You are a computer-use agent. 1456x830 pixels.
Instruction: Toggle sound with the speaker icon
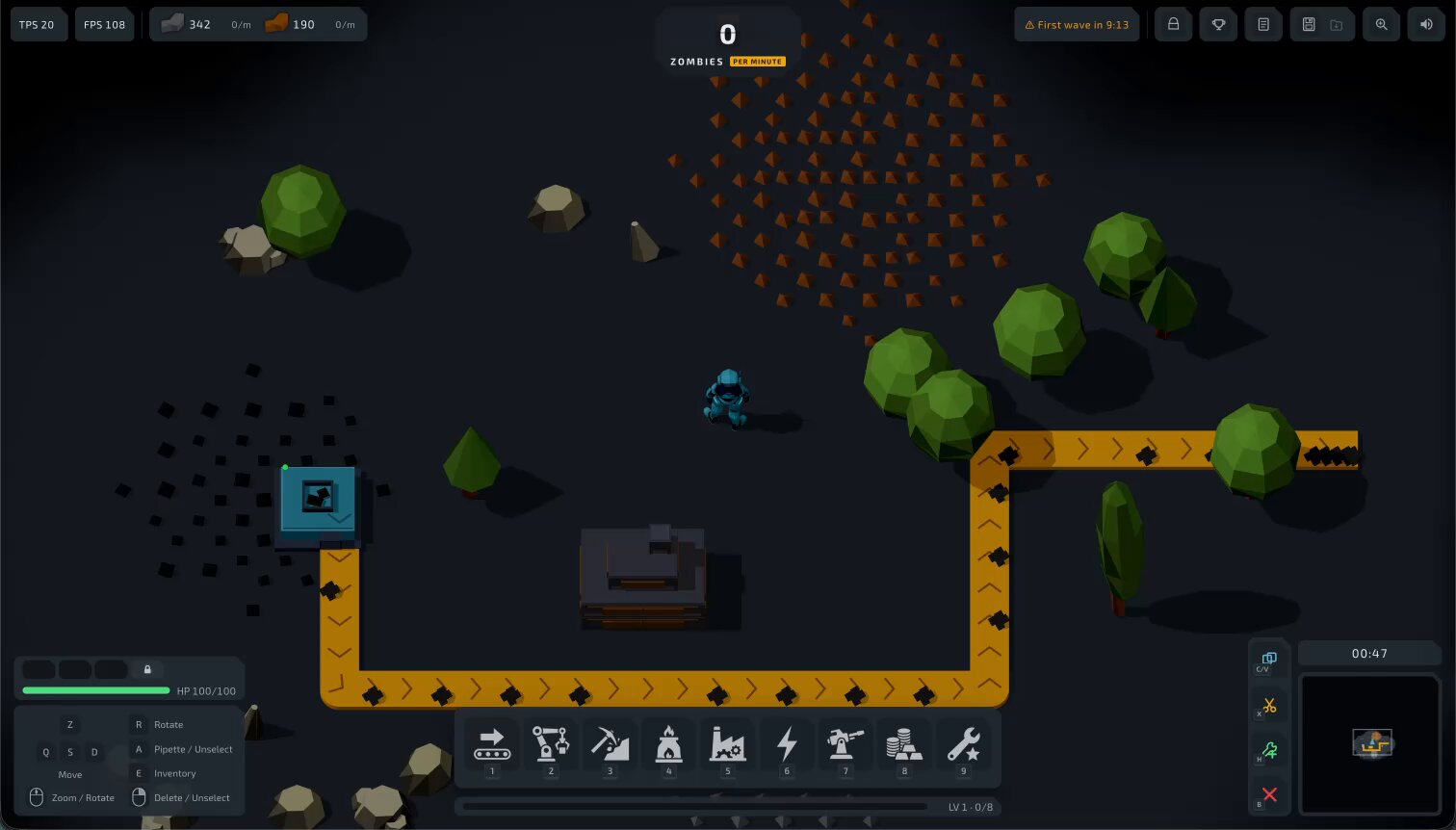(1426, 25)
